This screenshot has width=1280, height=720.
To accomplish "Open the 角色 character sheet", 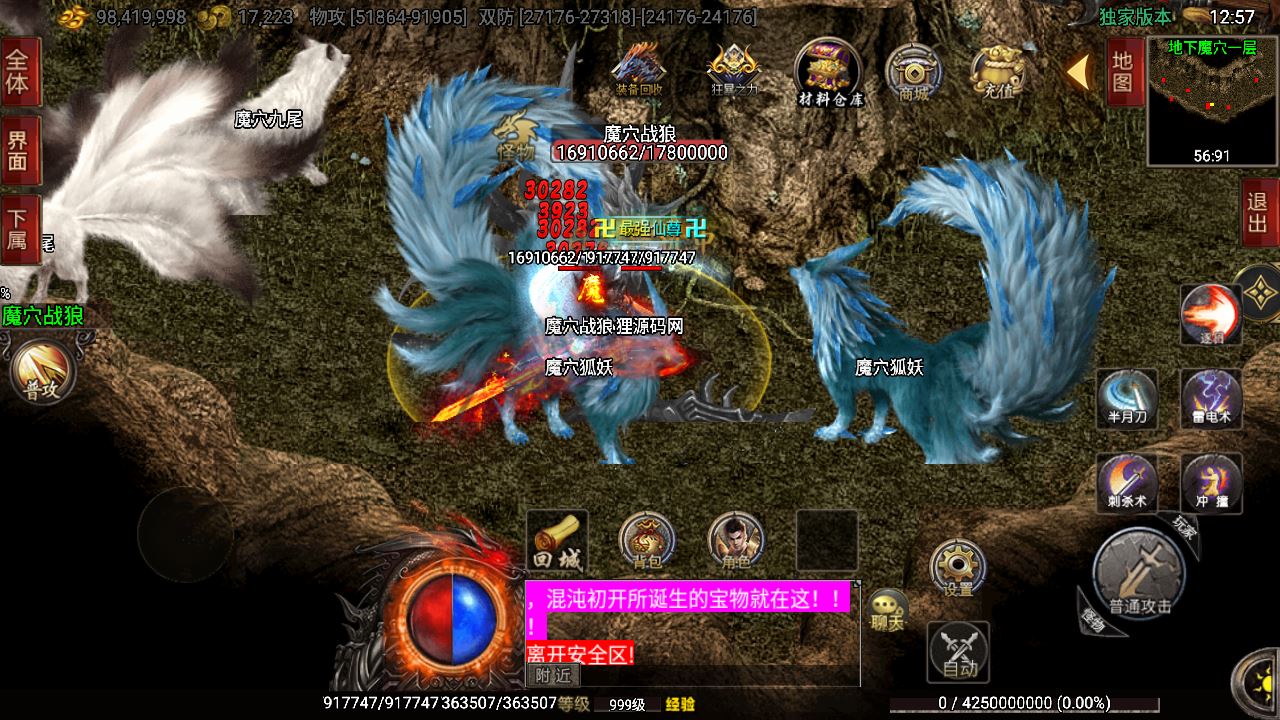I will point(736,540).
